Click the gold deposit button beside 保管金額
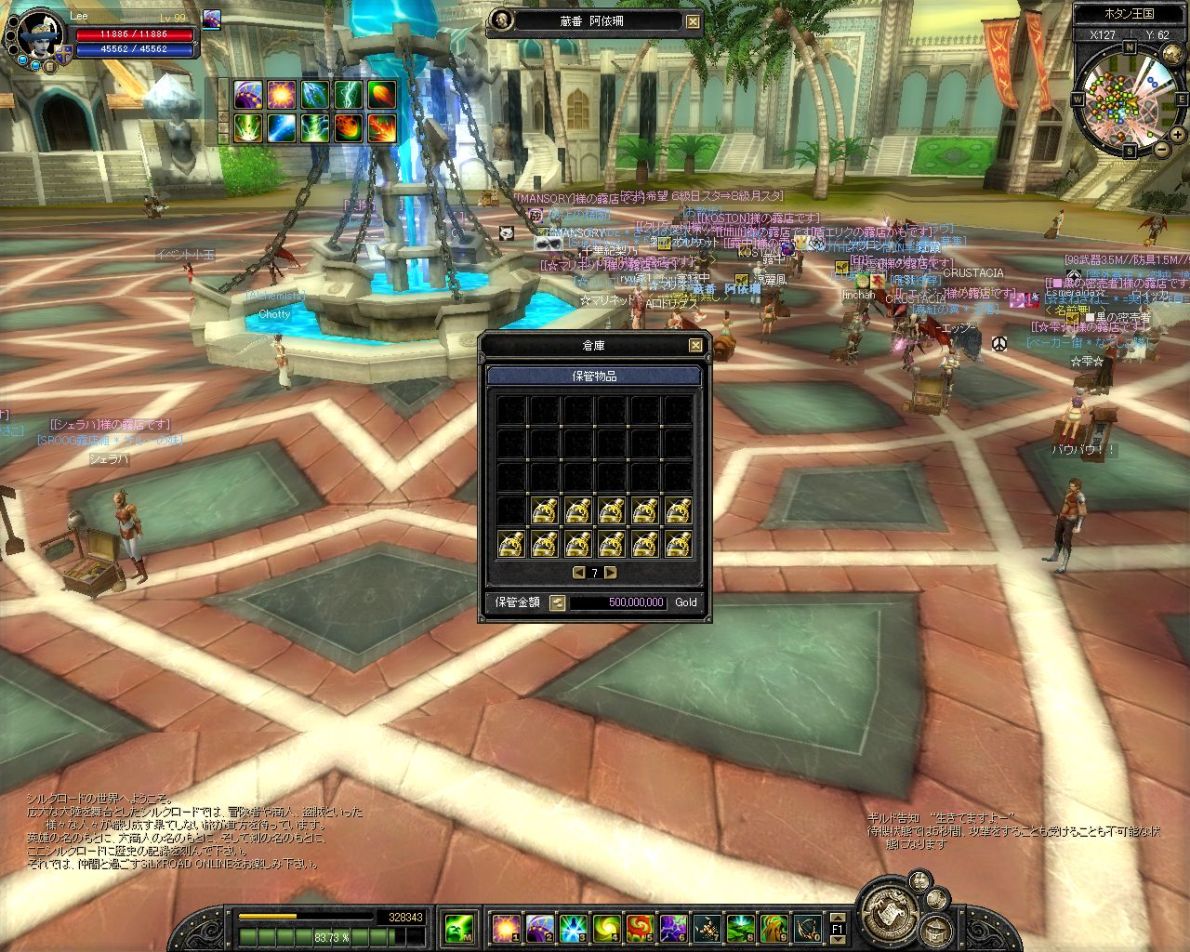This screenshot has height=952, width=1190. [x=557, y=603]
